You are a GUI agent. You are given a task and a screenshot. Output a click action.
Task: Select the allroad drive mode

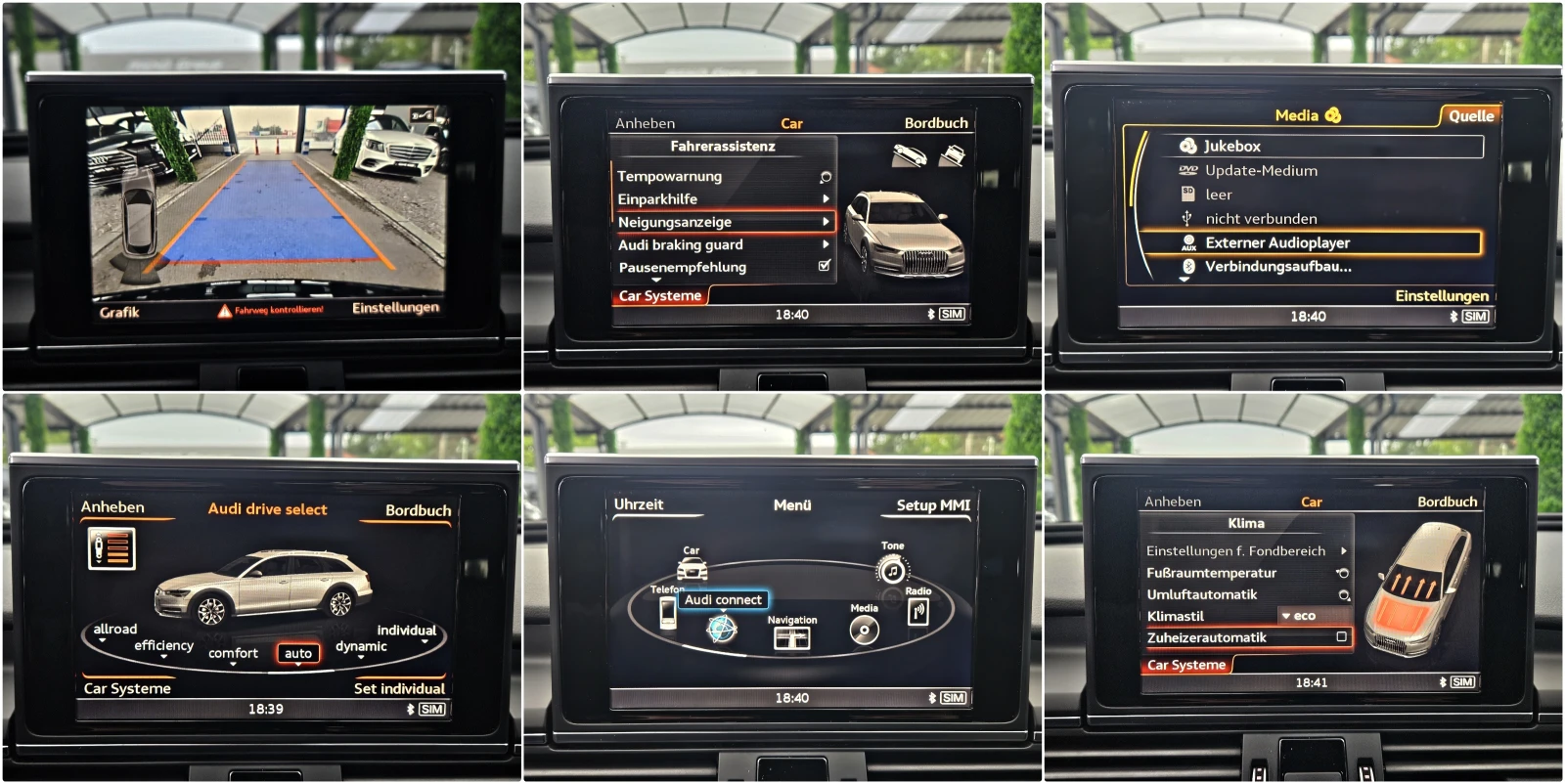pyautogui.click(x=115, y=630)
